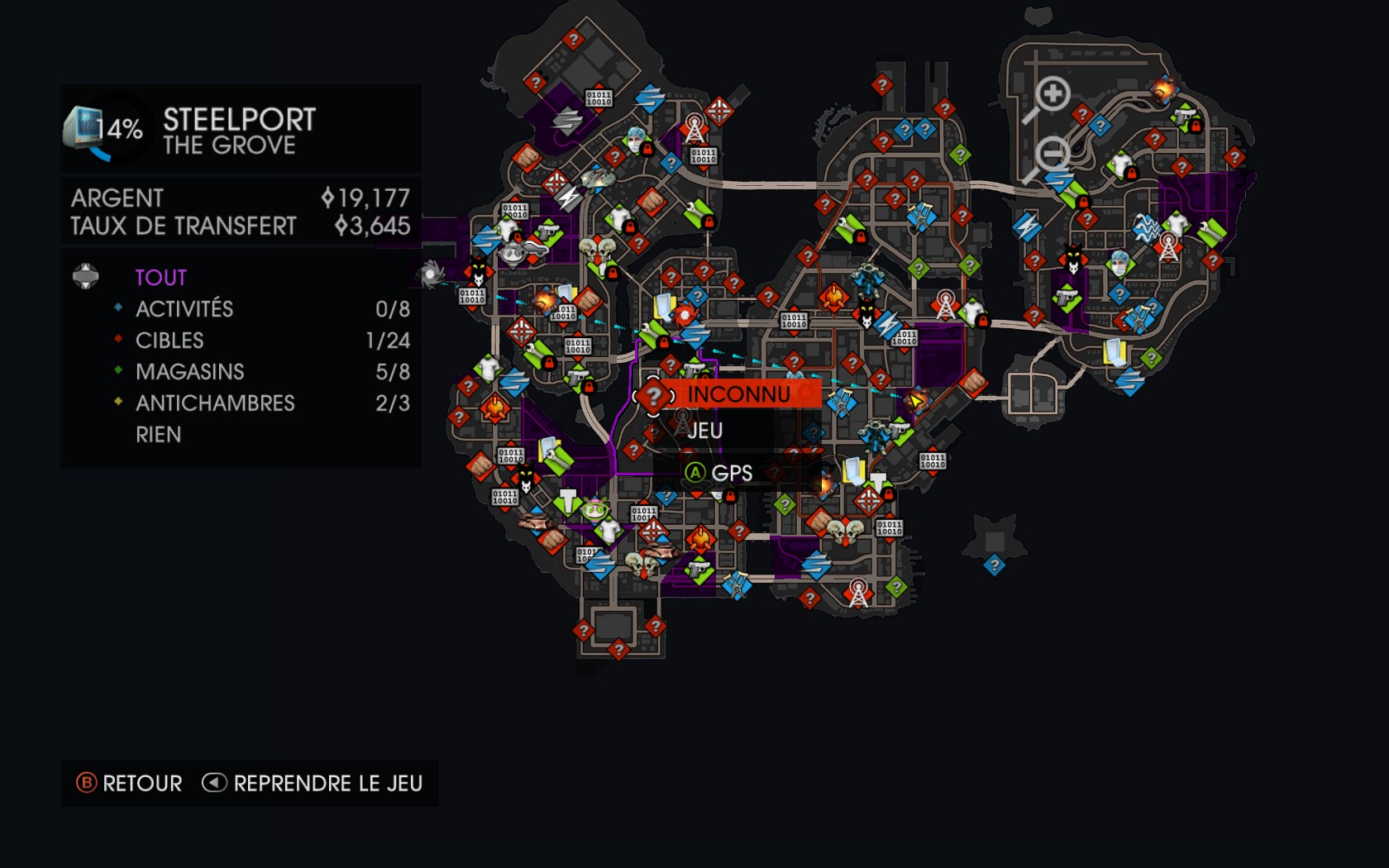Pick the RIEN filter option
Viewport: 1389px width, 868px height.
[159, 435]
